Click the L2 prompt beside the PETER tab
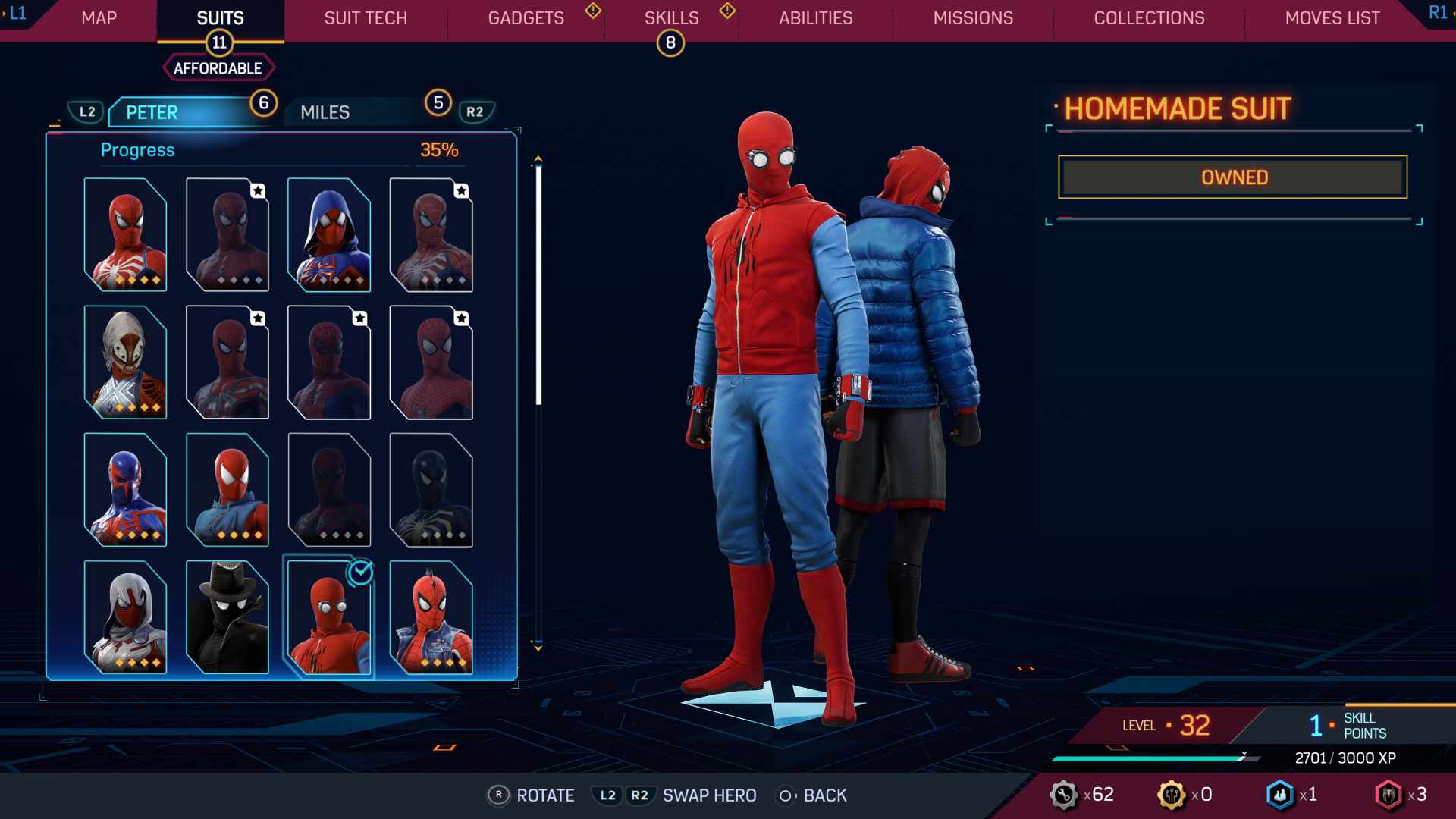The image size is (1456, 819). [x=86, y=111]
